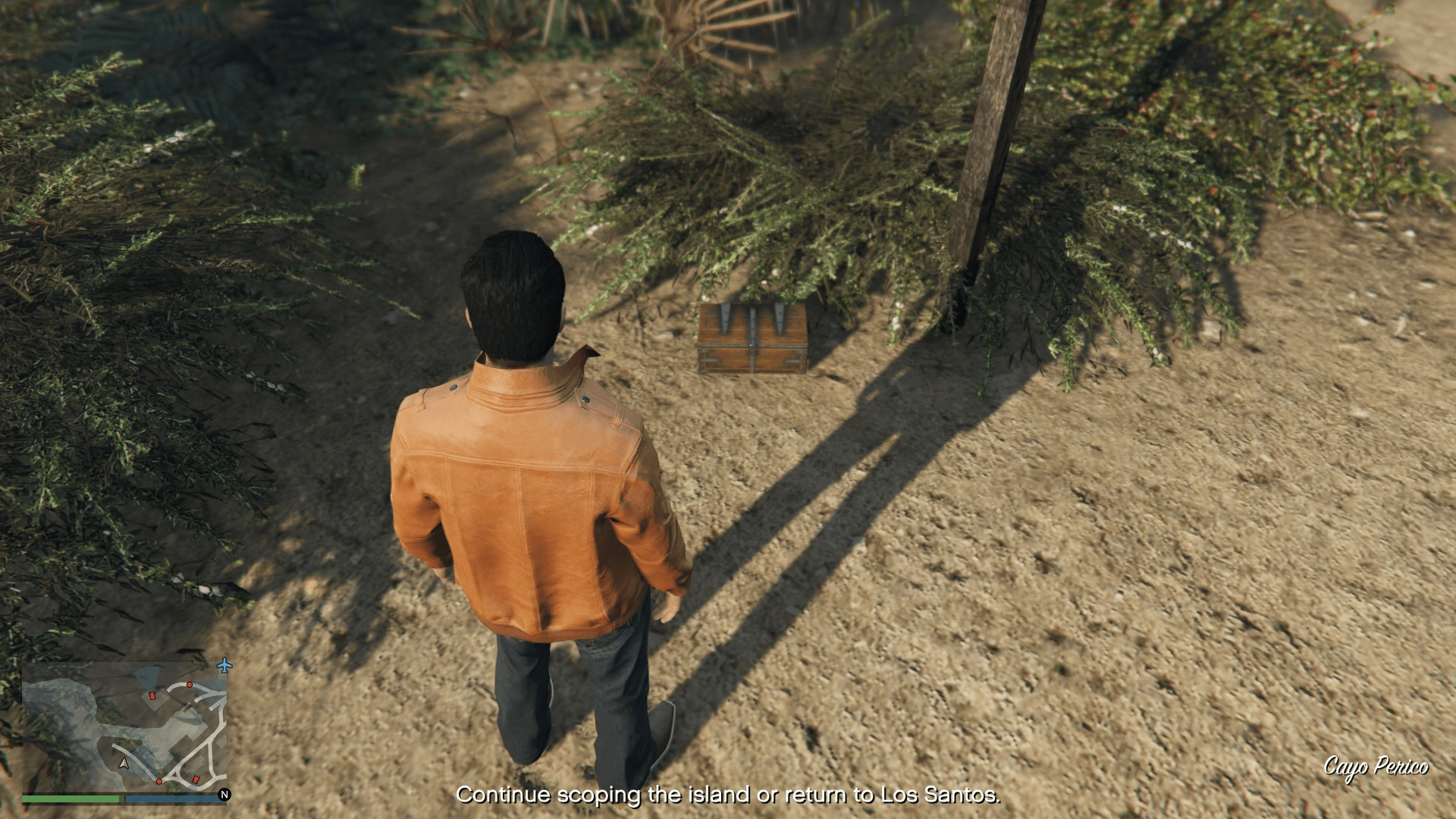Click the red enemy dot on the lower minimap road
The image size is (1456, 819).
coord(159,781)
